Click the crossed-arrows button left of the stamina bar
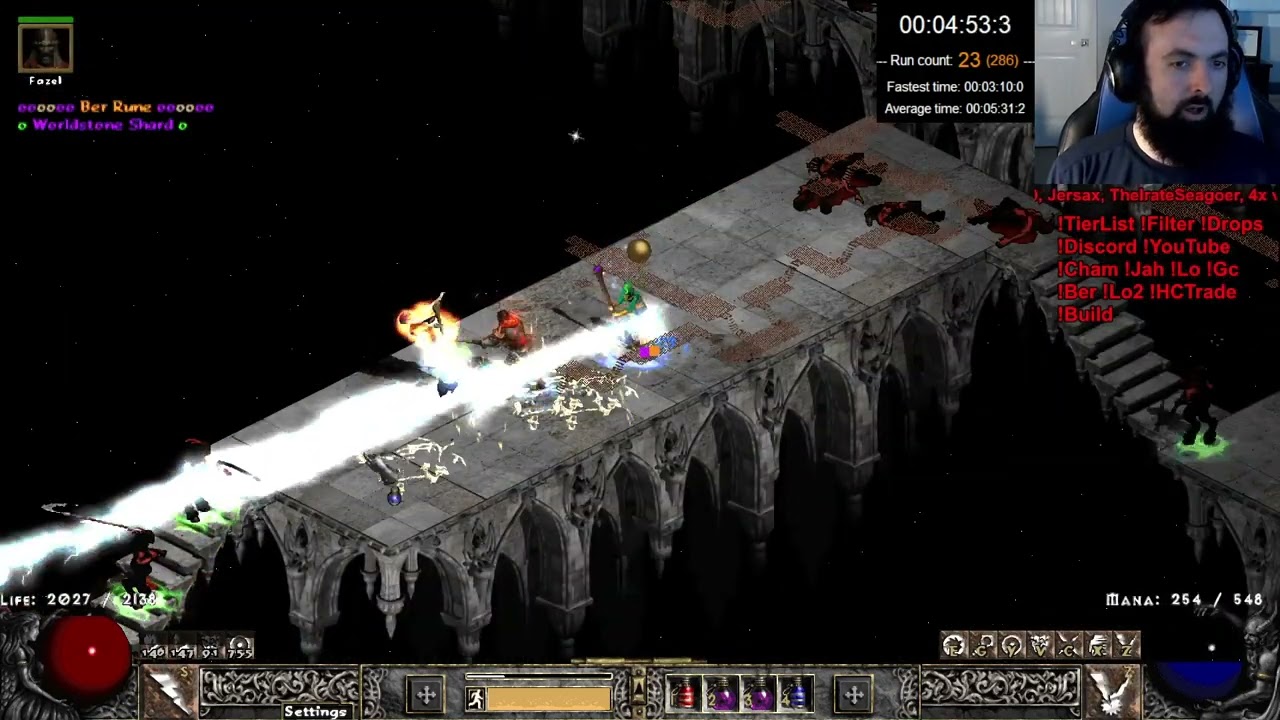This screenshot has width=1280, height=720. coord(426,693)
